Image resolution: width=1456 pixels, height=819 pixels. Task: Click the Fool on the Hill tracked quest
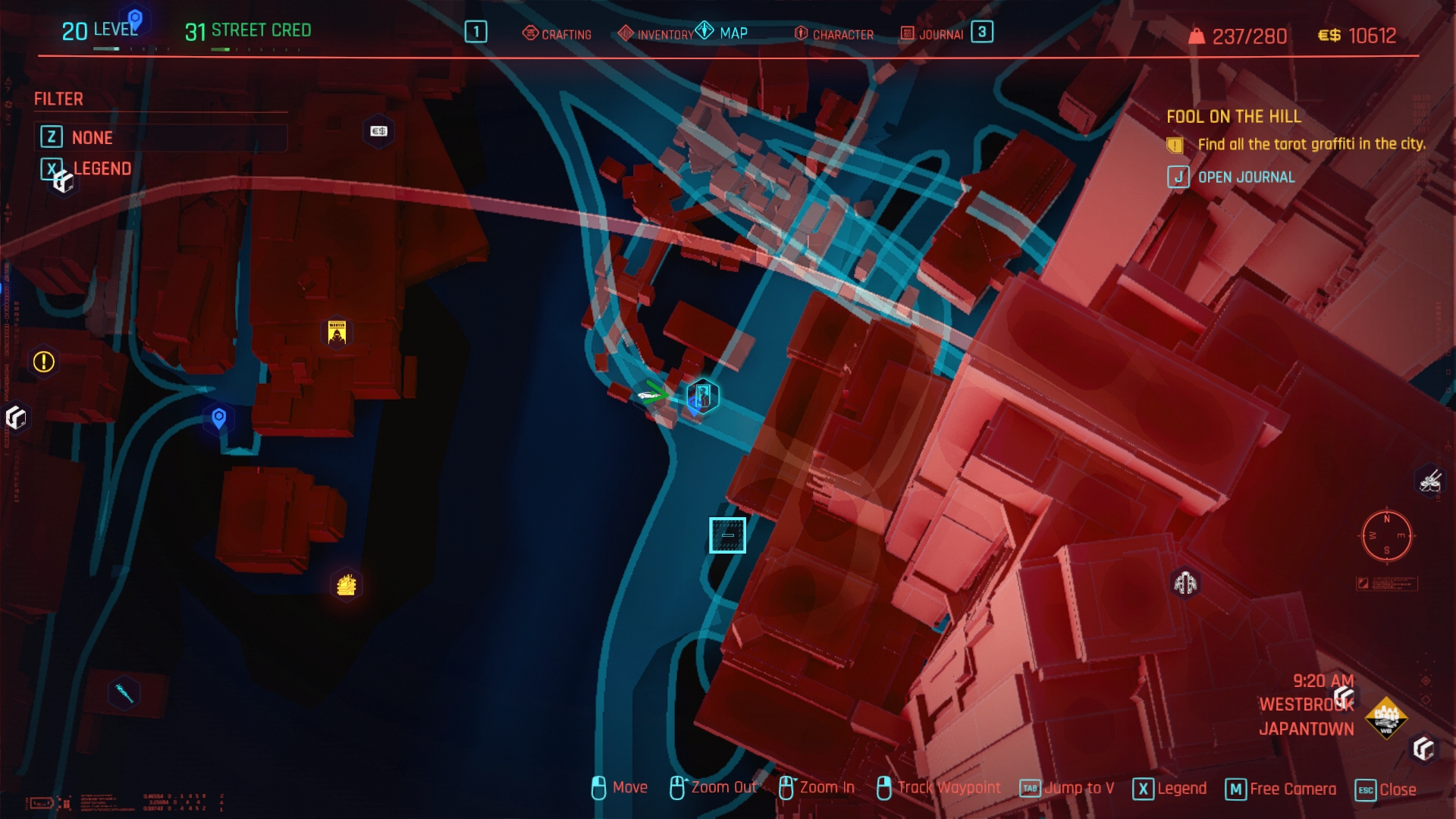tap(1233, 117)
